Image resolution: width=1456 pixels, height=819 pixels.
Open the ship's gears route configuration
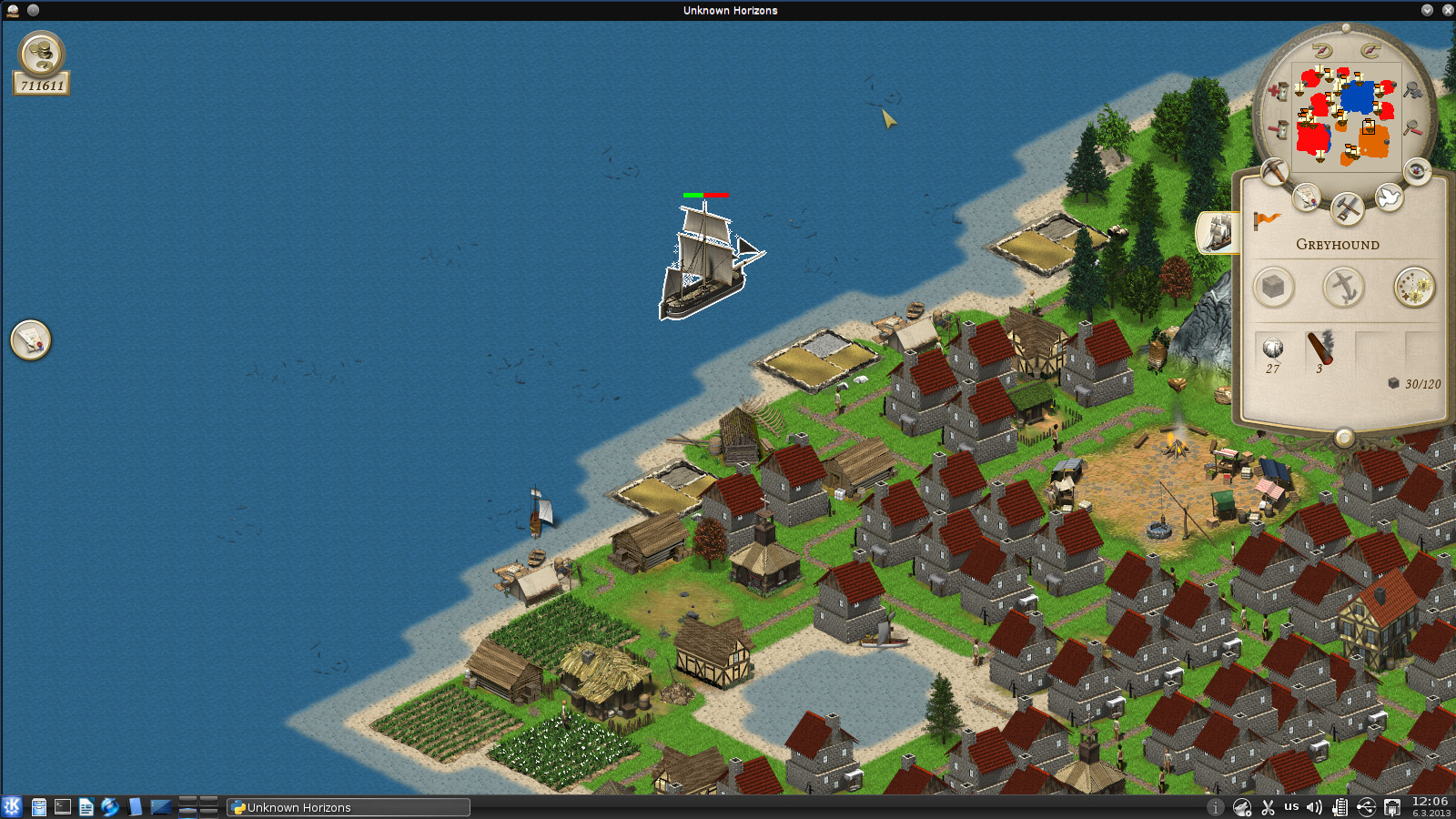1414,288
